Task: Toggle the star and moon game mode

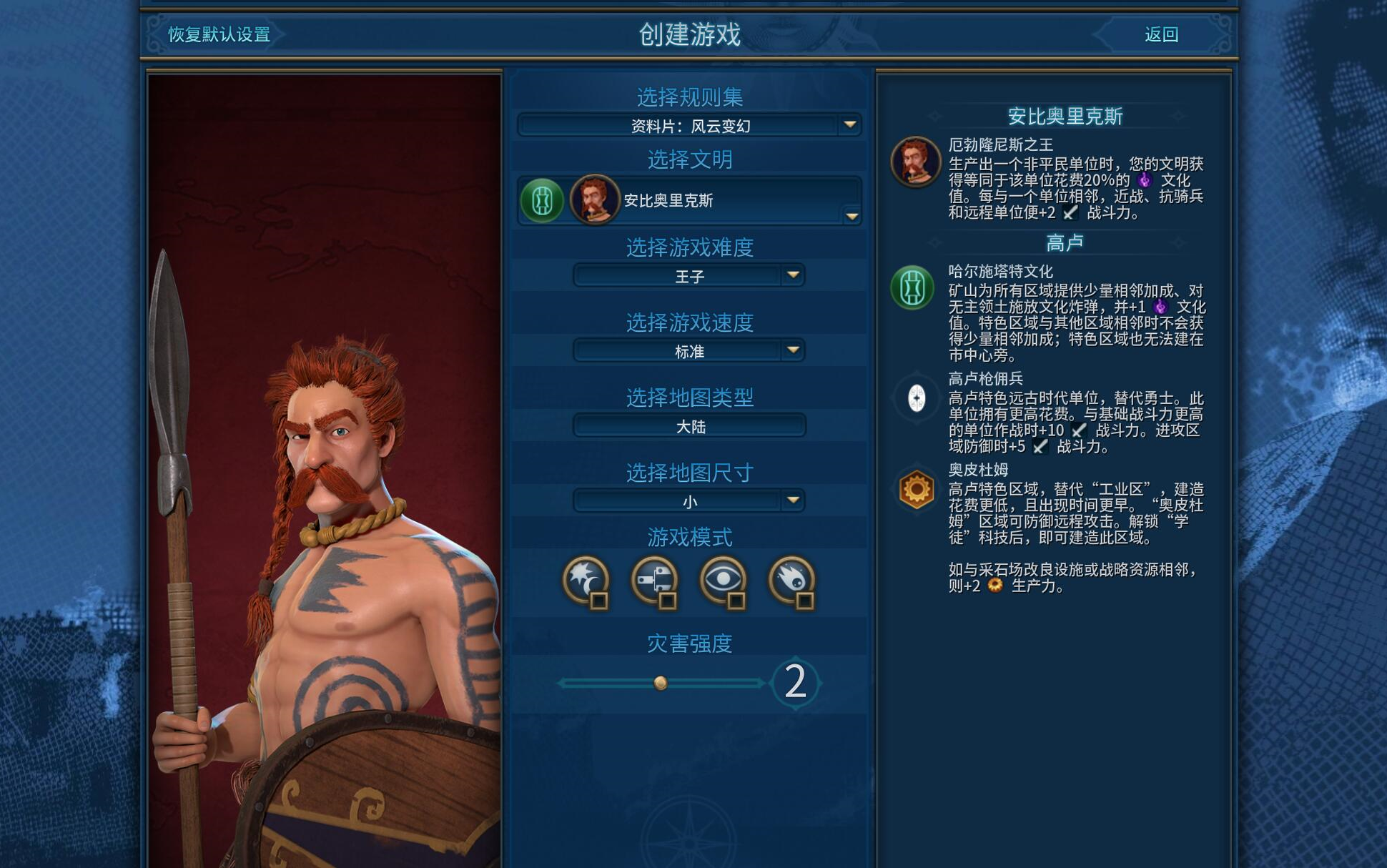Action: (586, 581)
